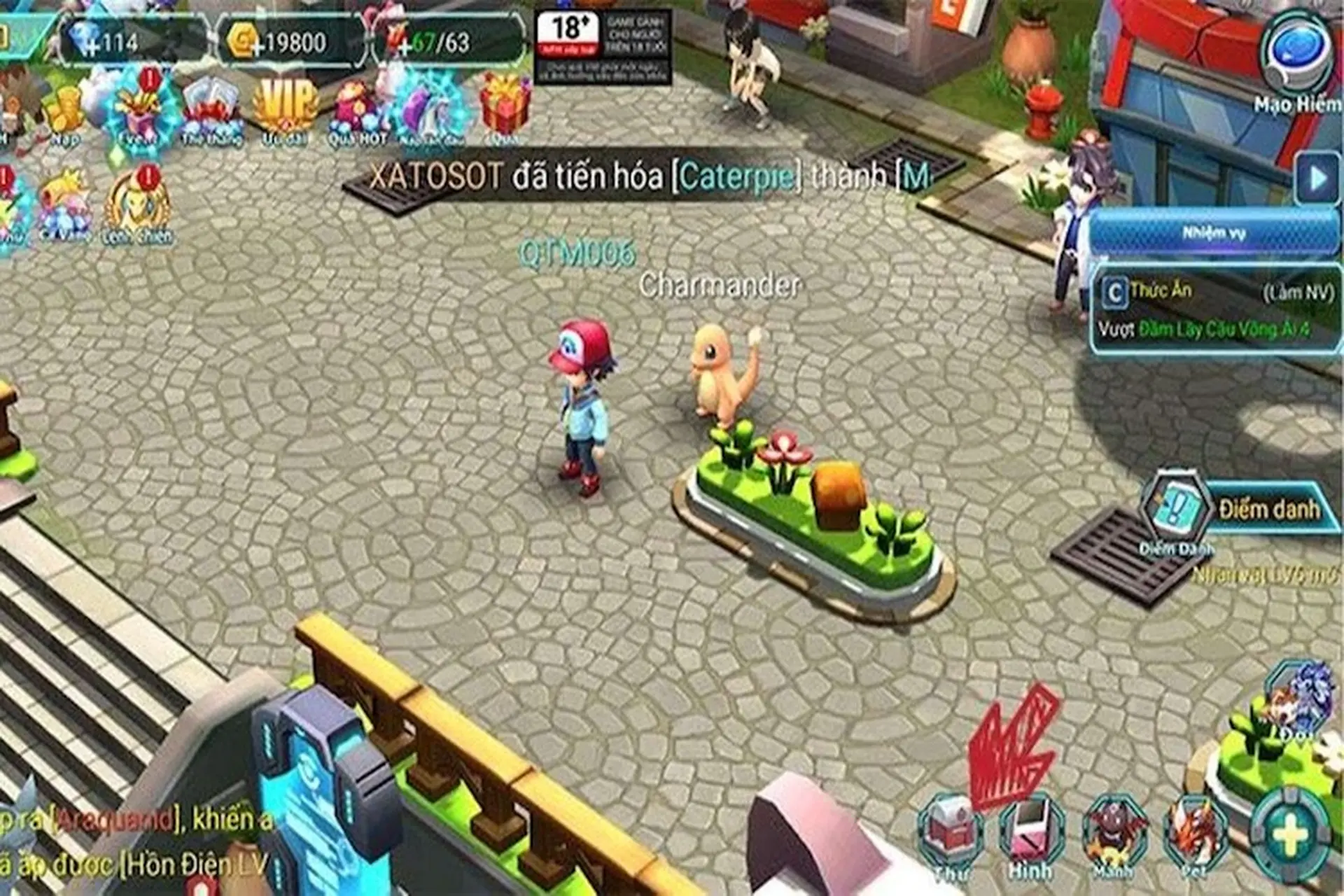Open the Event icon with notification badge

[139, 108]
